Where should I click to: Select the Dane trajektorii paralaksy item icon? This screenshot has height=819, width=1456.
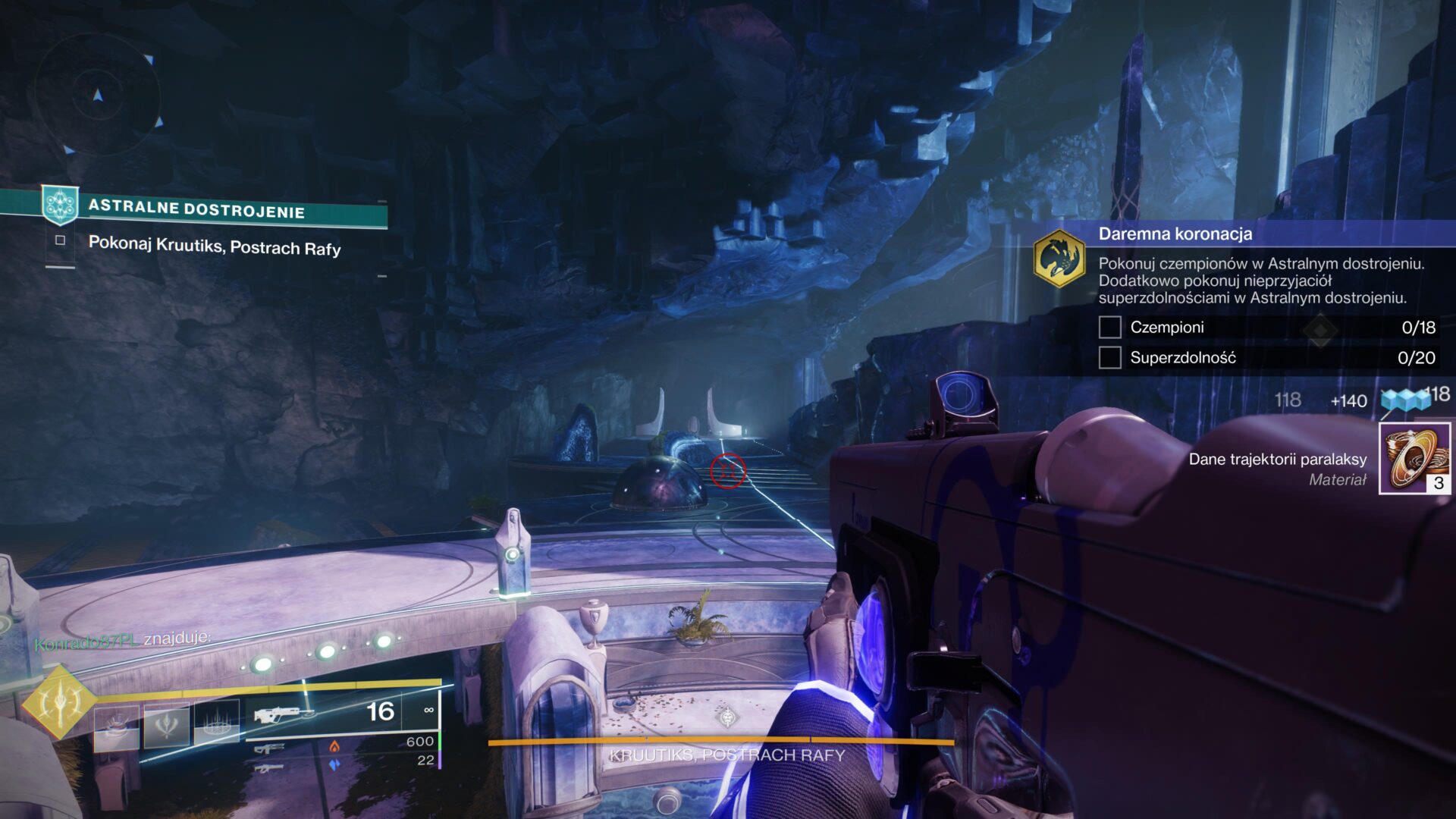[x=1414, y=458]
